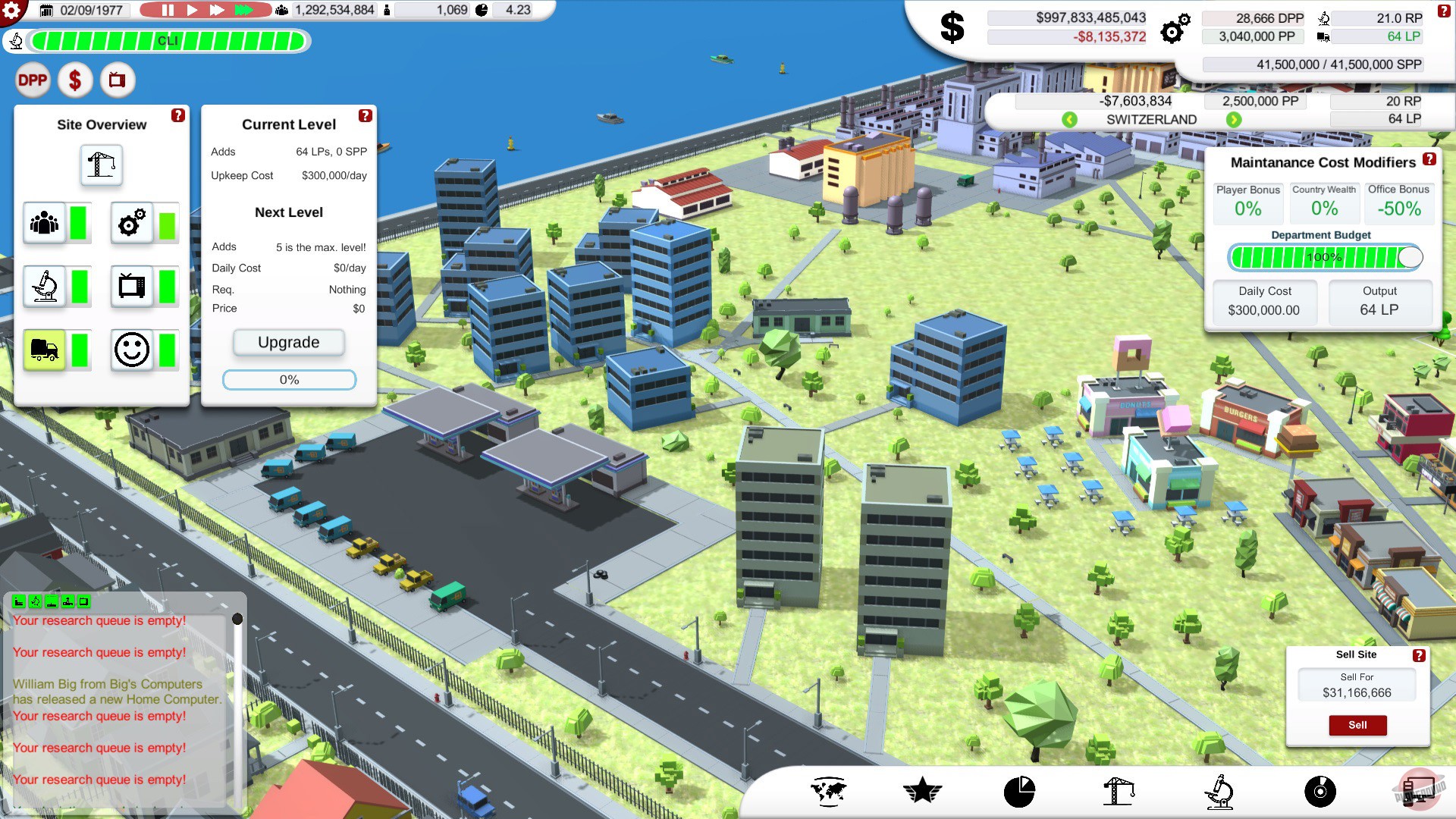The height and width of the screenshot is (819, 1456).
Task: Open the star rank icon in bottom toolbar
Action: click(x=923, y=791)
